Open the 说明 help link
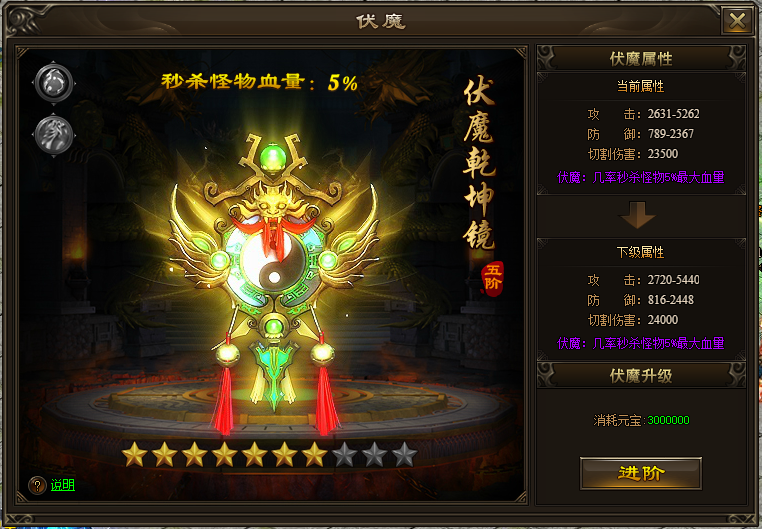The width and height of the screenshot is (762, 529). click(x=63, y=485)
